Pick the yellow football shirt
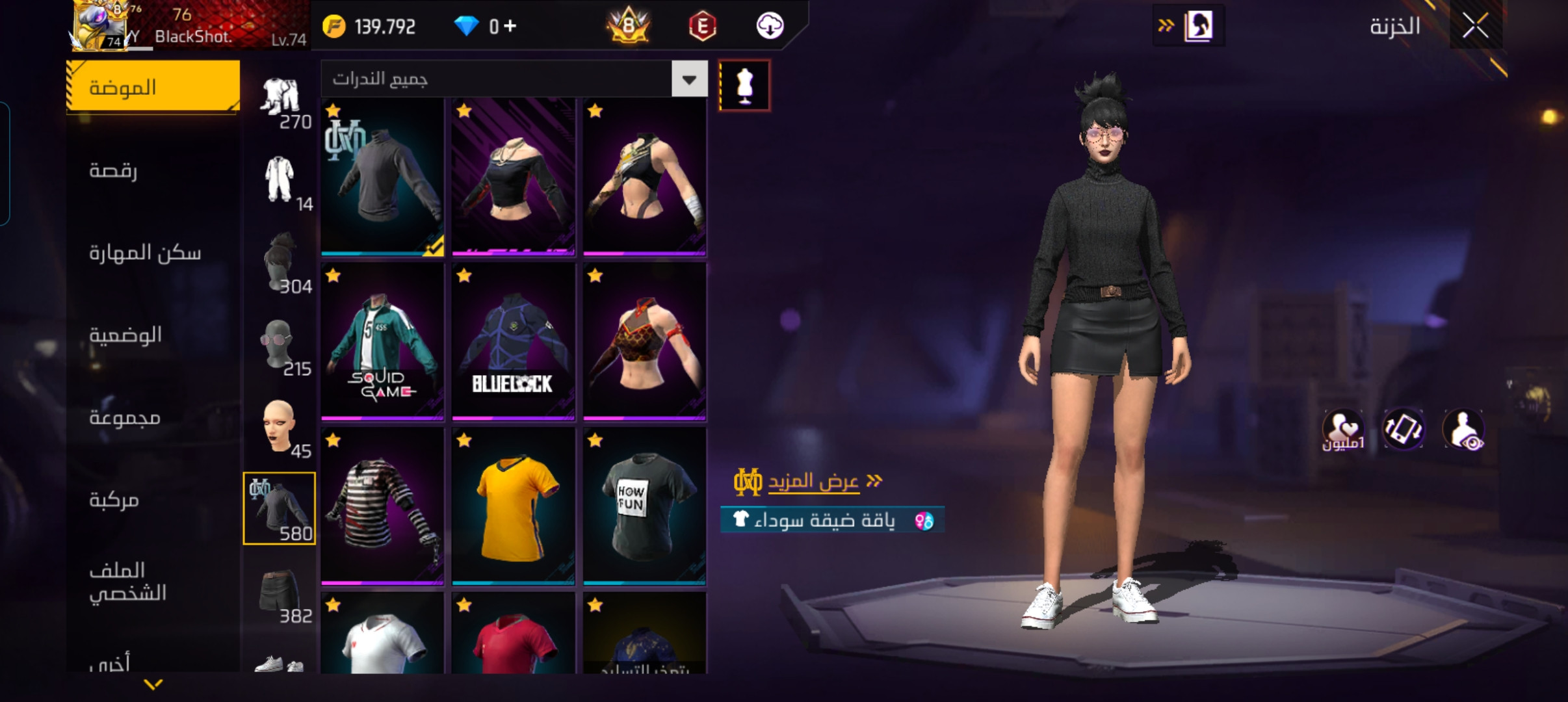Viewport: 1568px width, 702px height. [514, 506]
